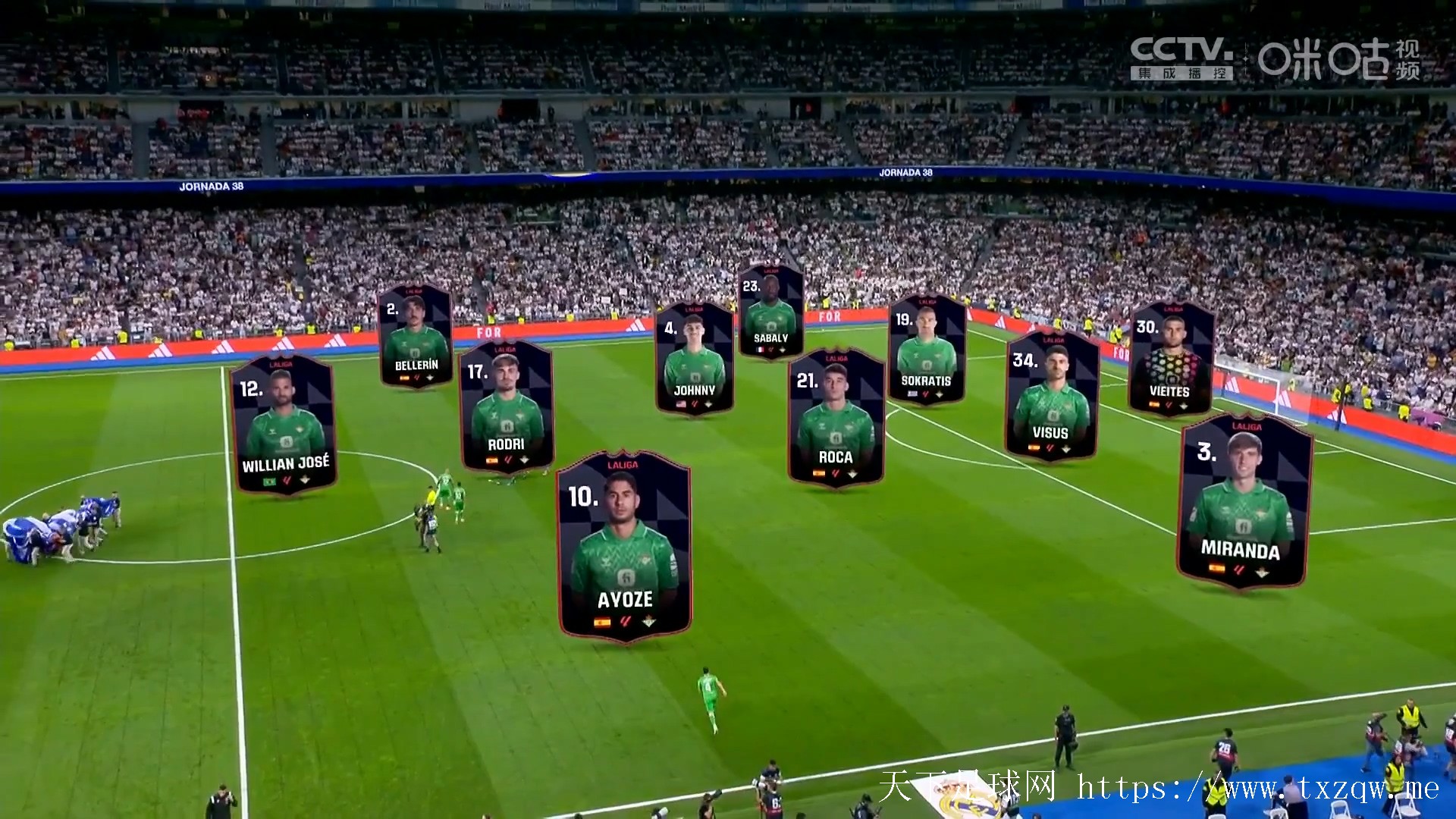The image size is (1456, 819).
Task: Open the Johnny number 4 card
Action: (x=694, y=358)
